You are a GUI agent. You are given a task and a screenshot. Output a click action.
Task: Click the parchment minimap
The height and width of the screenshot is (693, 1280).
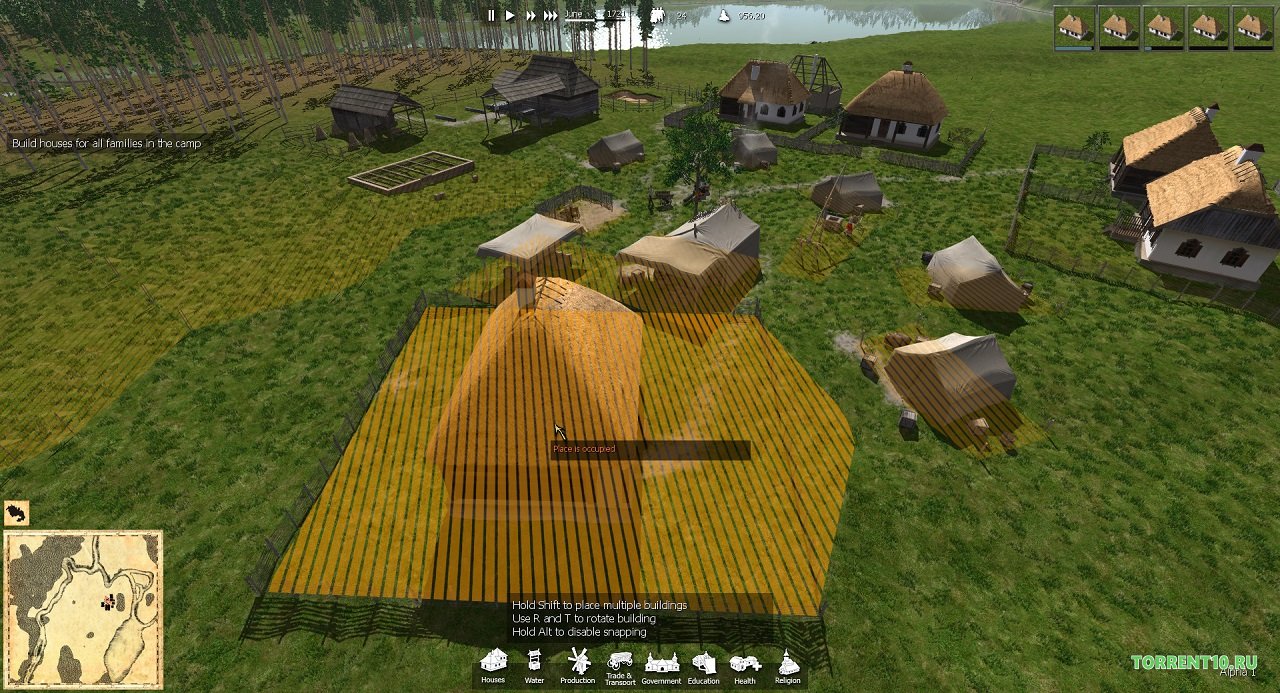tap(83, 607)
